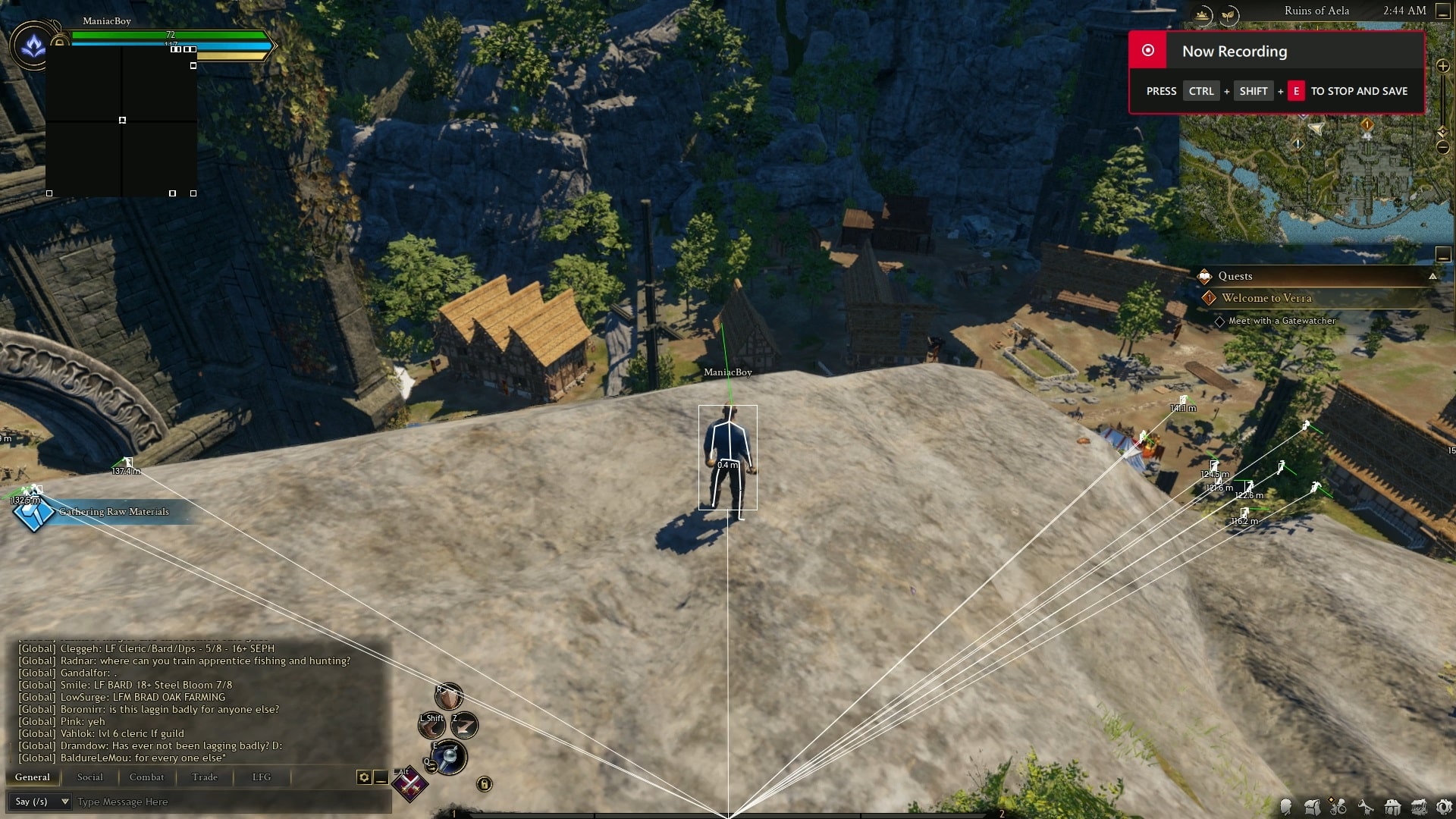Open the inventory backpack icon
The width and height of the screenshot is (1456, 819).
tap(1313, 807)
